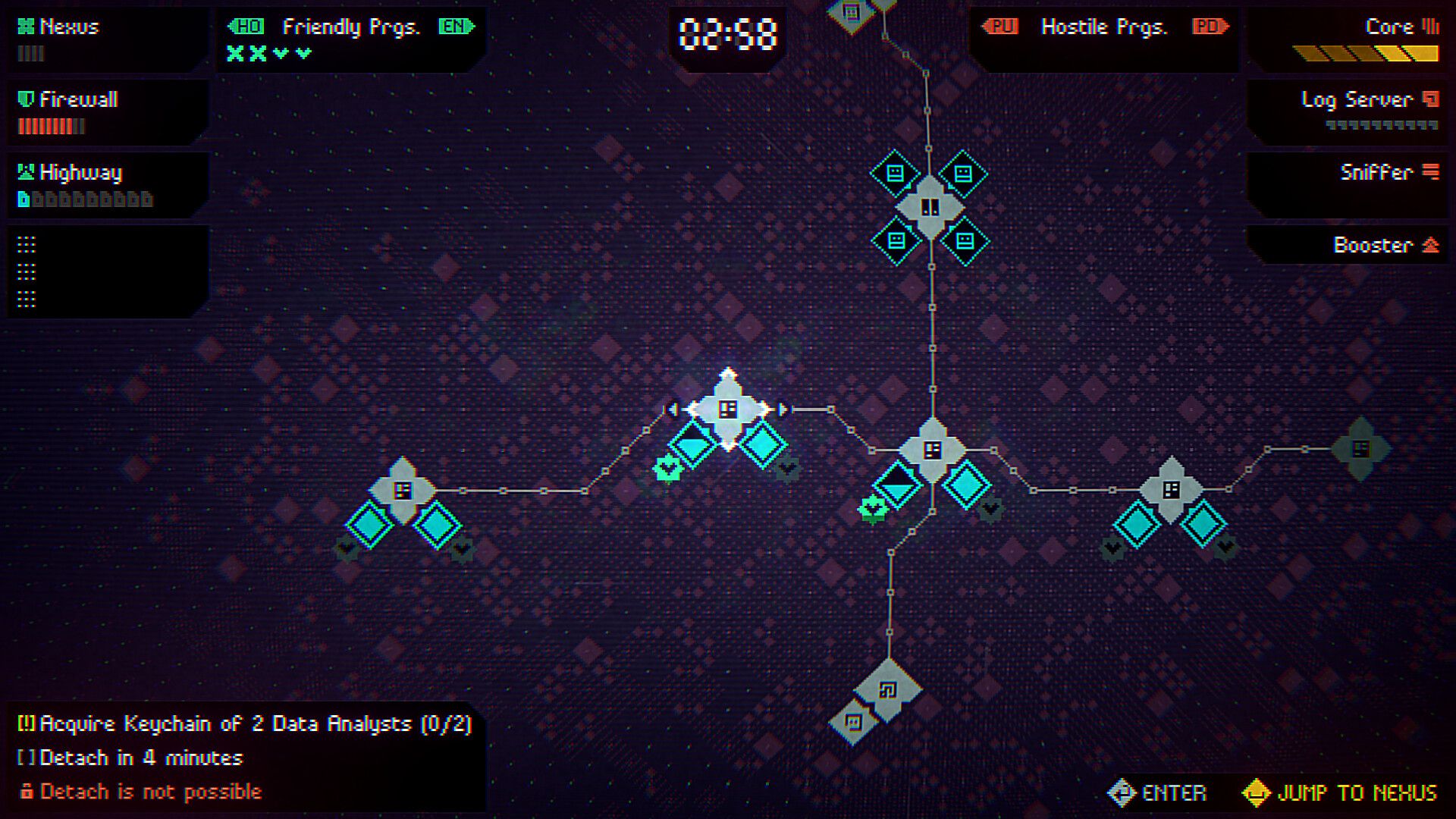This screenshot has height=819, width=1456.
Task: Open the Hostile Prgs. panel
Action: [1103, 28]
